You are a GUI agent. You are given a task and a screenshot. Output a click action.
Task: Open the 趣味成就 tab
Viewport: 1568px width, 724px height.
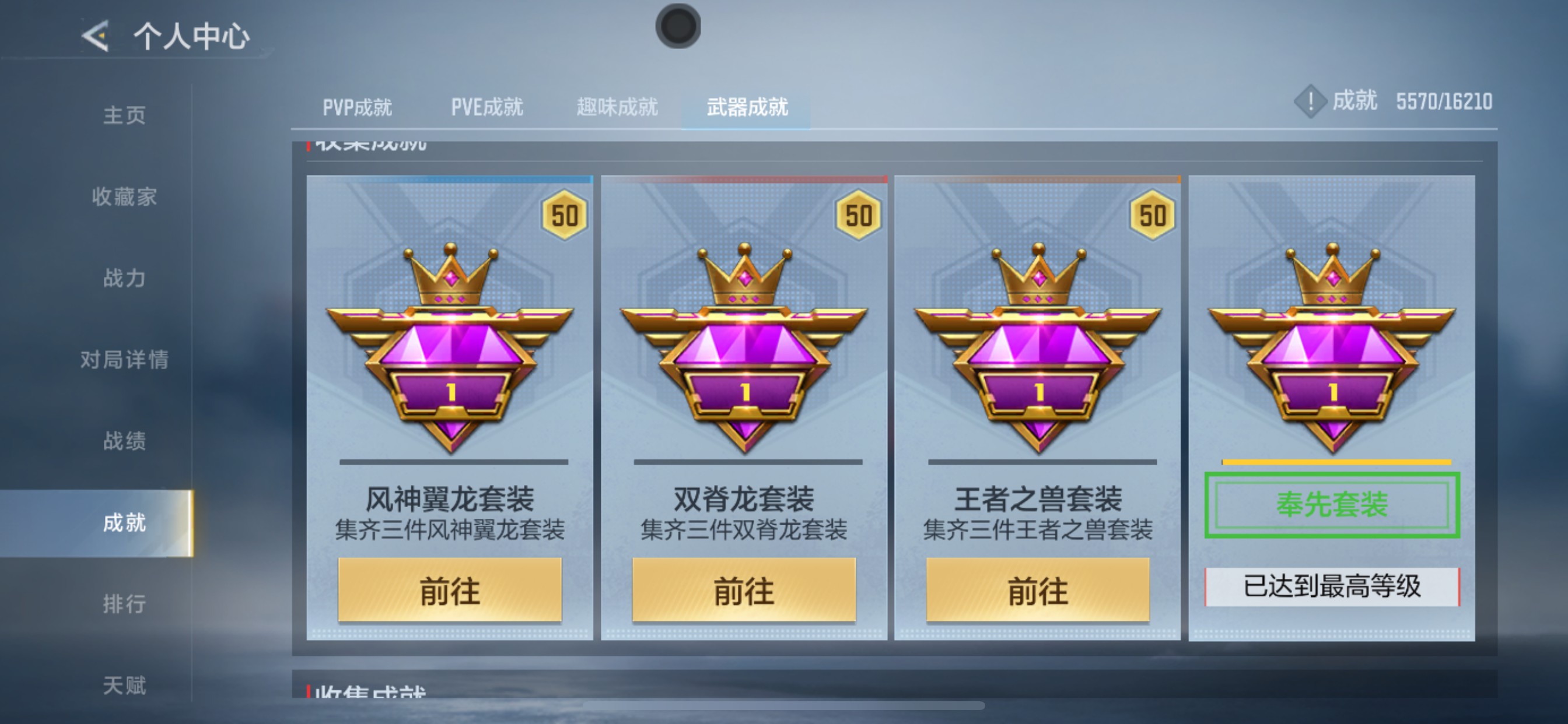tap(616, 107)
